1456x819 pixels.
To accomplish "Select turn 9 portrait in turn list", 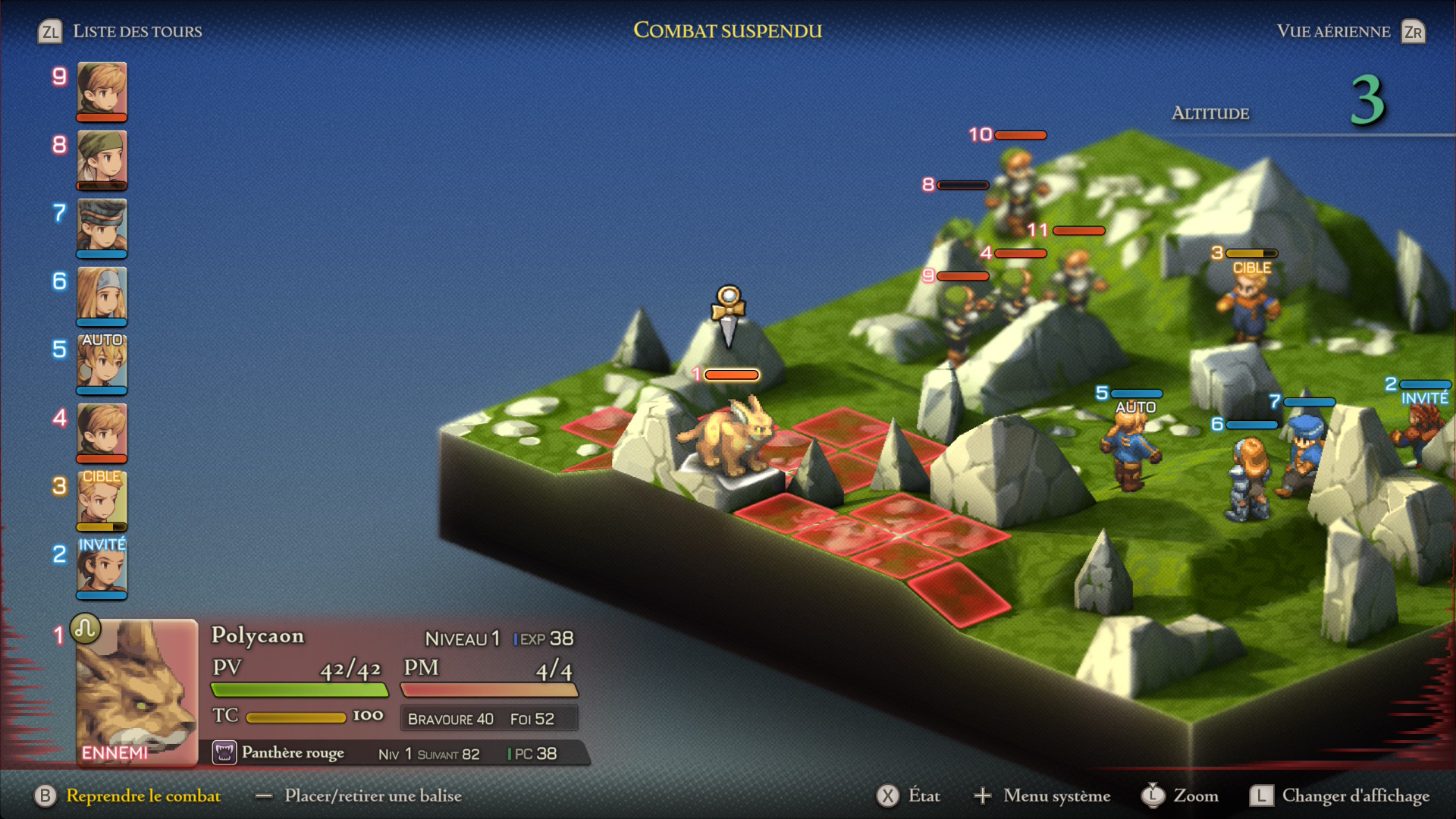I will [102, 89].
